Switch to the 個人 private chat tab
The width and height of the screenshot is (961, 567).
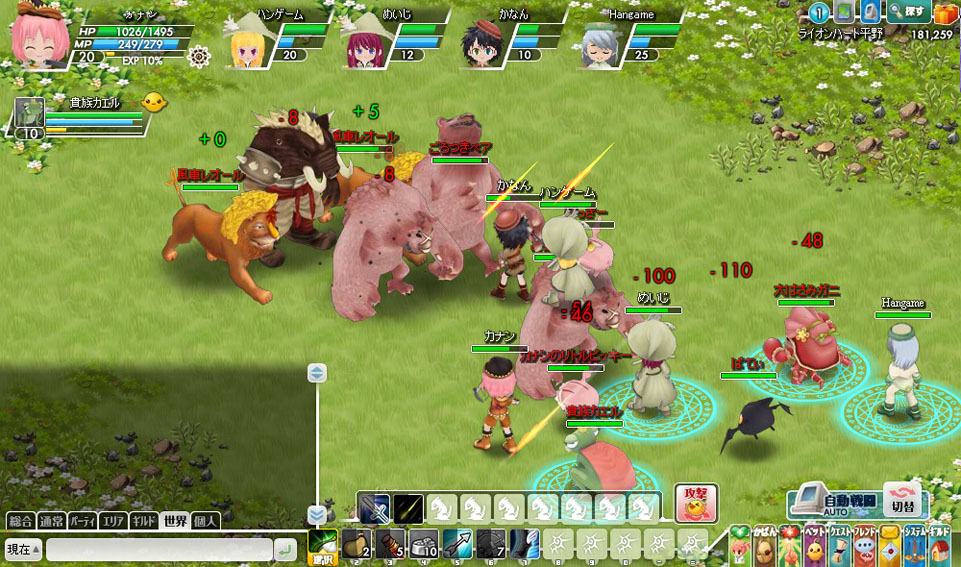tap(205, 521)
